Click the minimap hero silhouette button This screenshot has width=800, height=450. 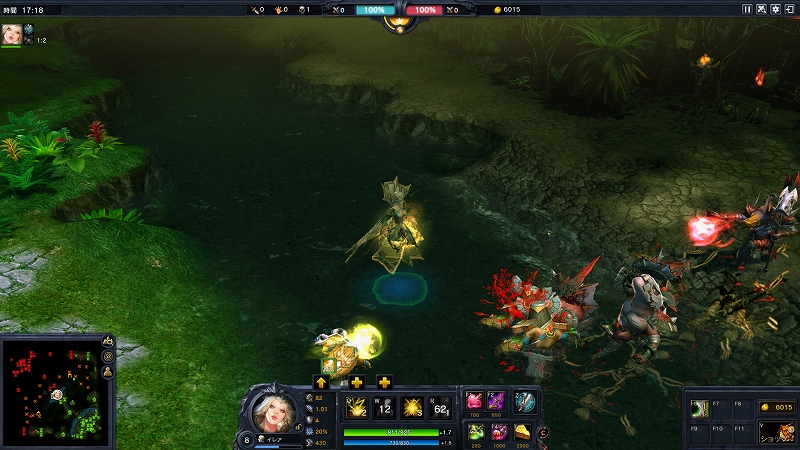pyautogui.click(x=108, y=372)
